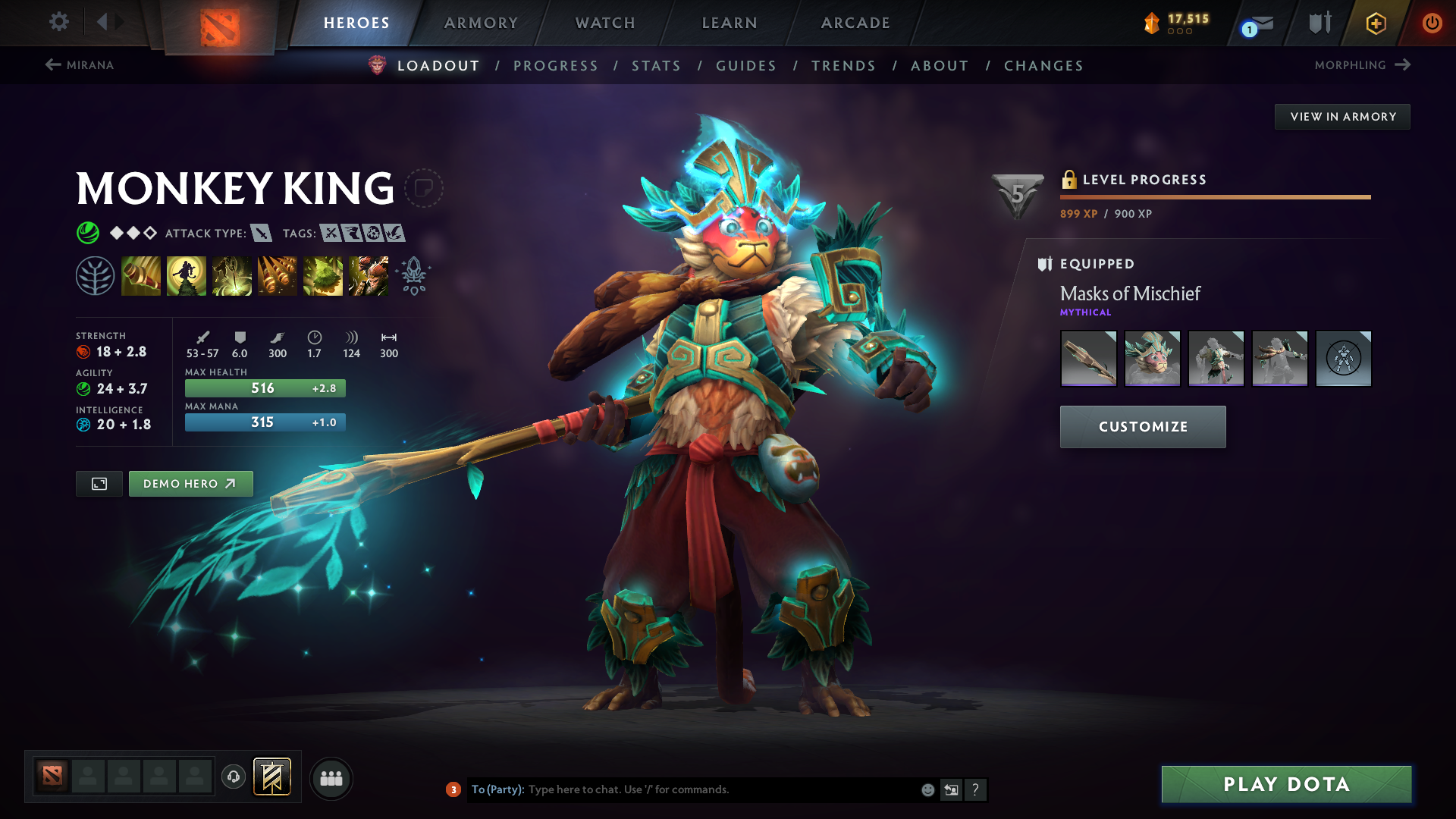Viewport: 1456px width, 819px height.
Task: Open the Wukong's Command ability icon
Action: (x=369, y=275)
